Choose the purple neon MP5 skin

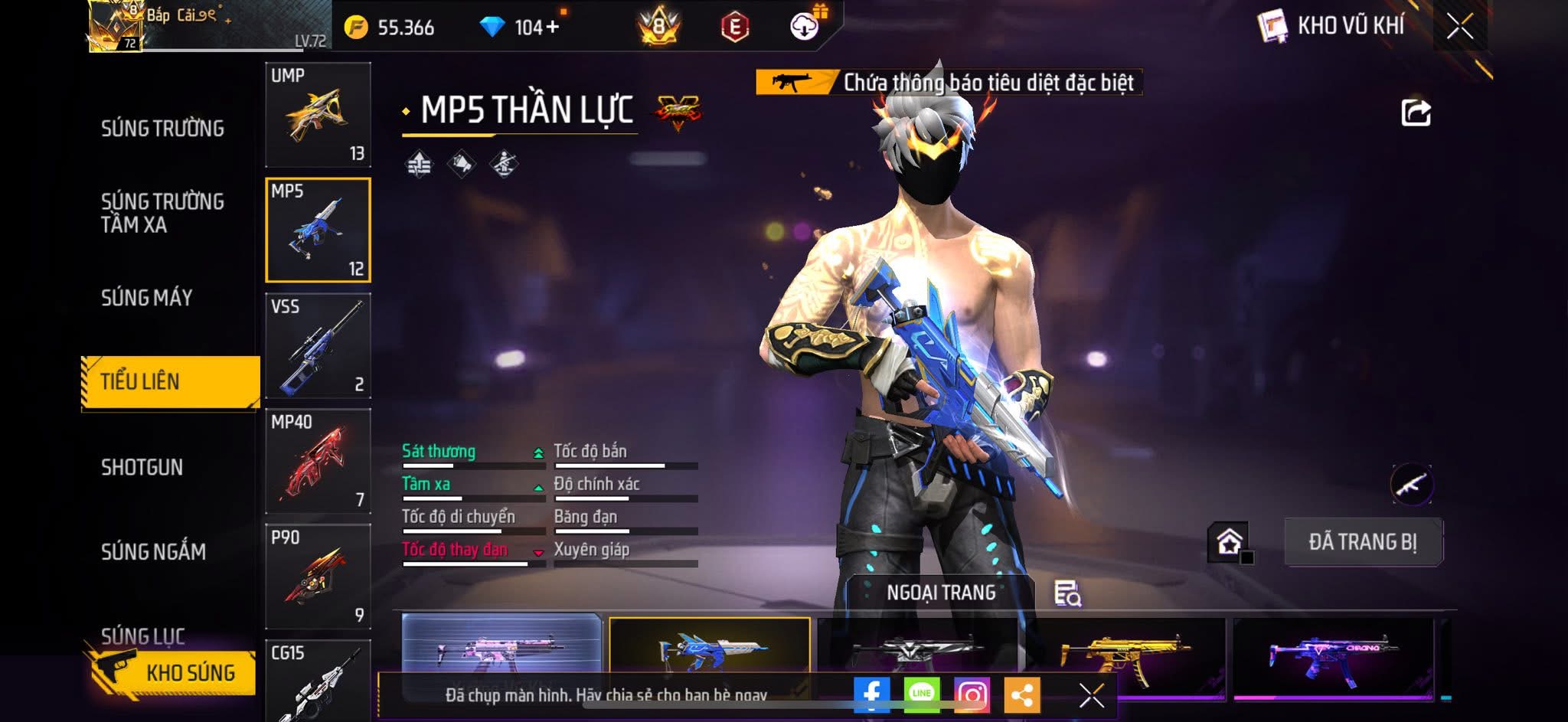tap(1332, 655)
